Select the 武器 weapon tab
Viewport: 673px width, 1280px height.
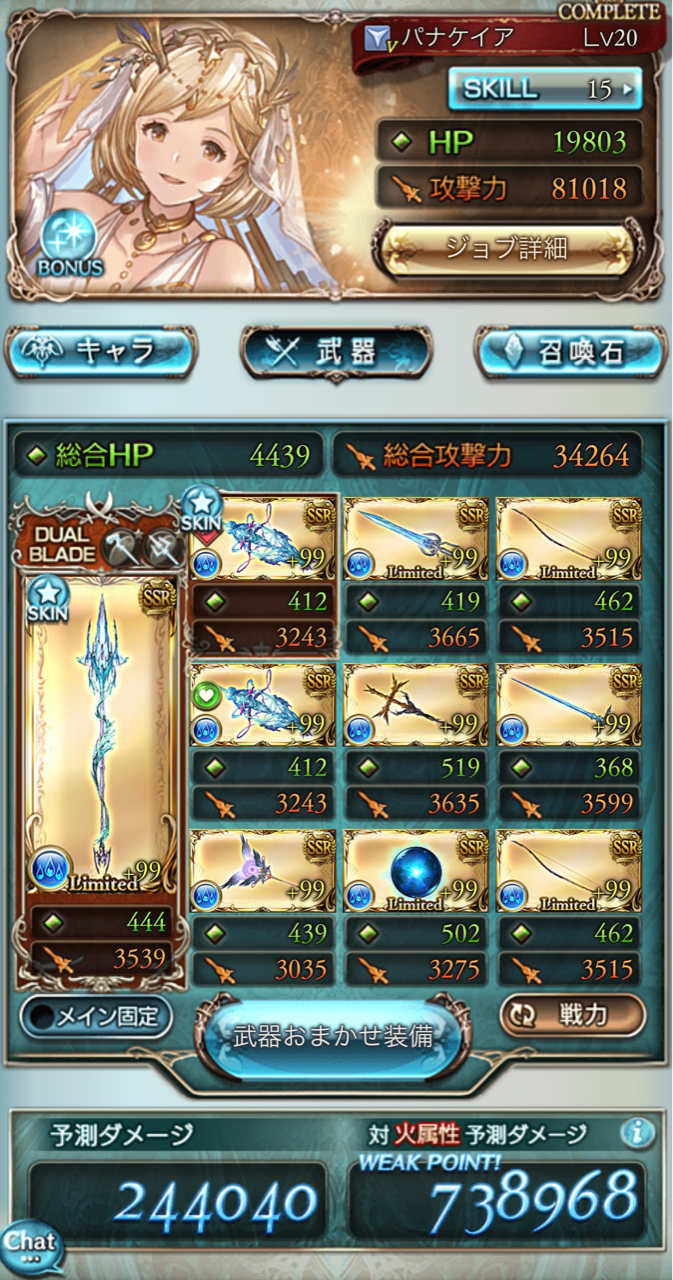pyautogui.click(x=336, y=352)
